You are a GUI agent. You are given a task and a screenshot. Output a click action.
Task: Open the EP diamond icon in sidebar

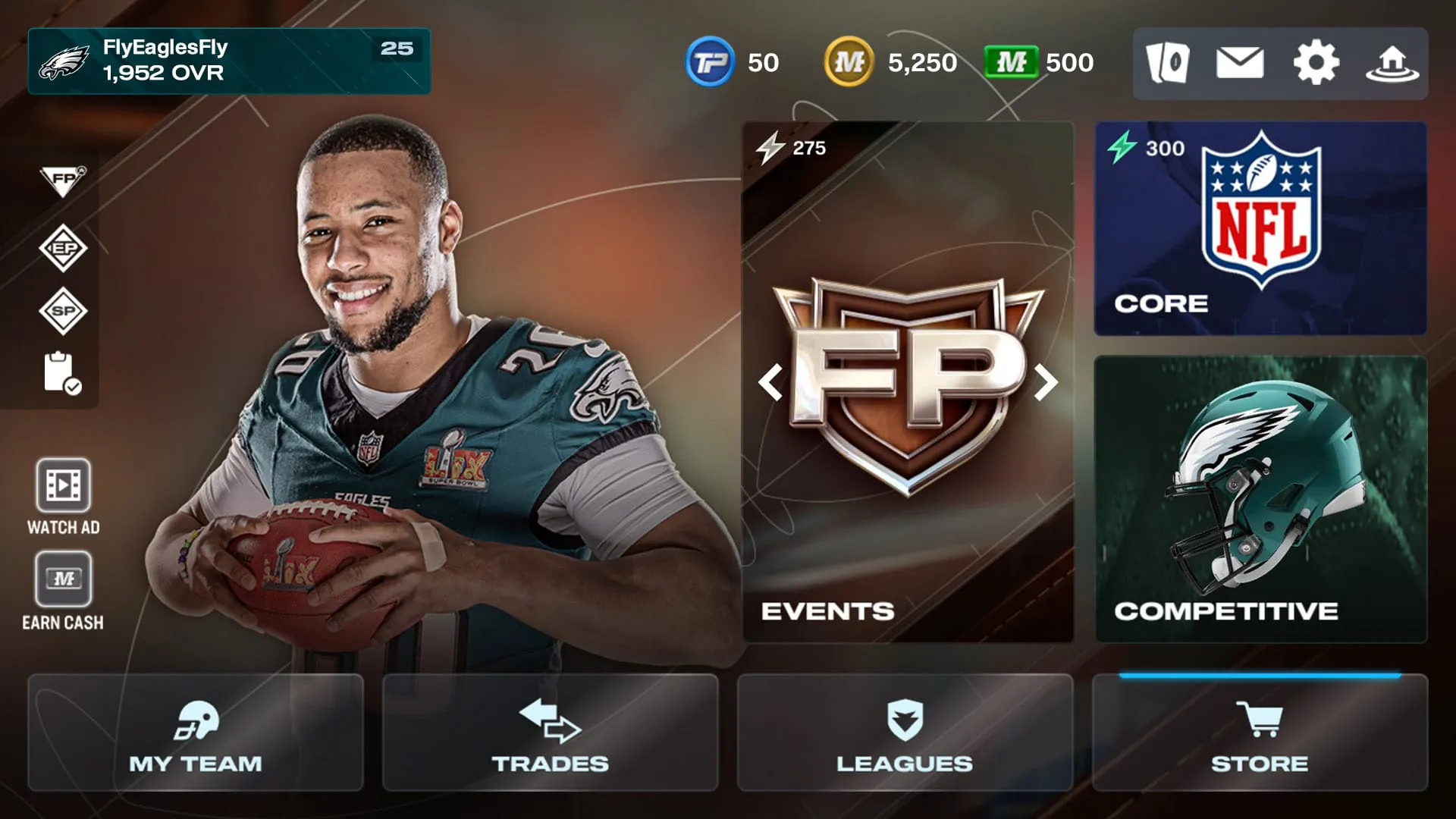pos(64,246)
